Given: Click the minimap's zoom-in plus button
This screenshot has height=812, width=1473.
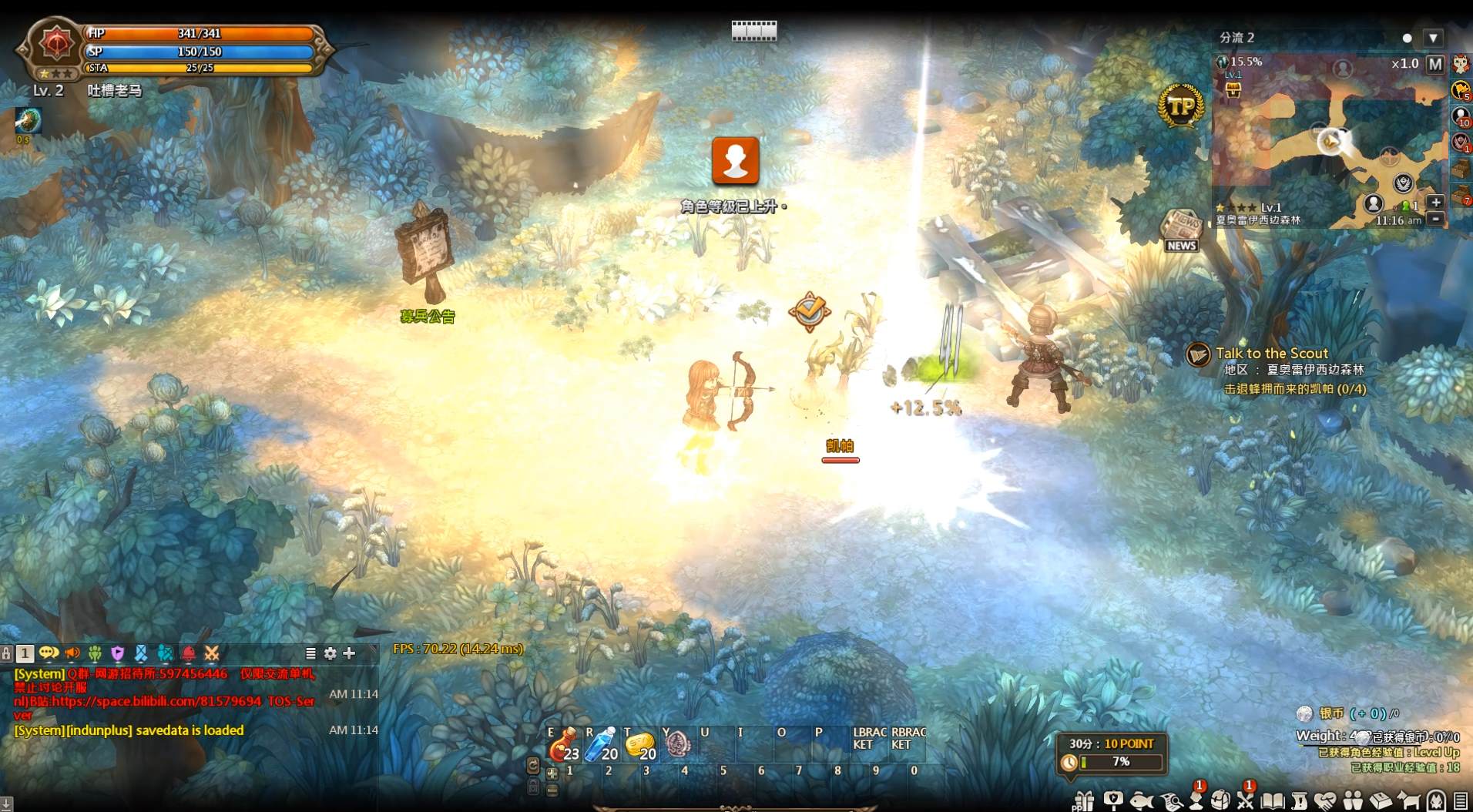Looking at the screenshot, I should click(1435, 202).
